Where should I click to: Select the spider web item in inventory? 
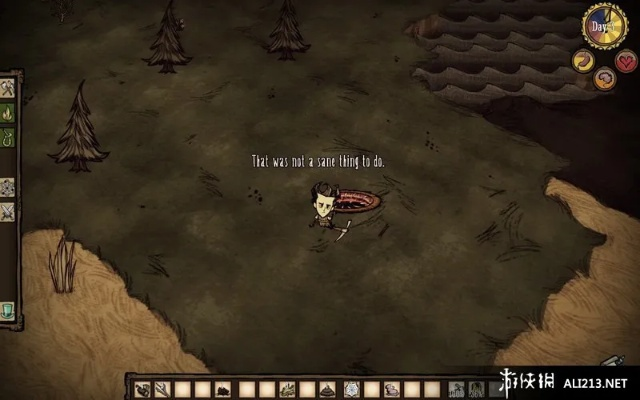tap(349, 389)
